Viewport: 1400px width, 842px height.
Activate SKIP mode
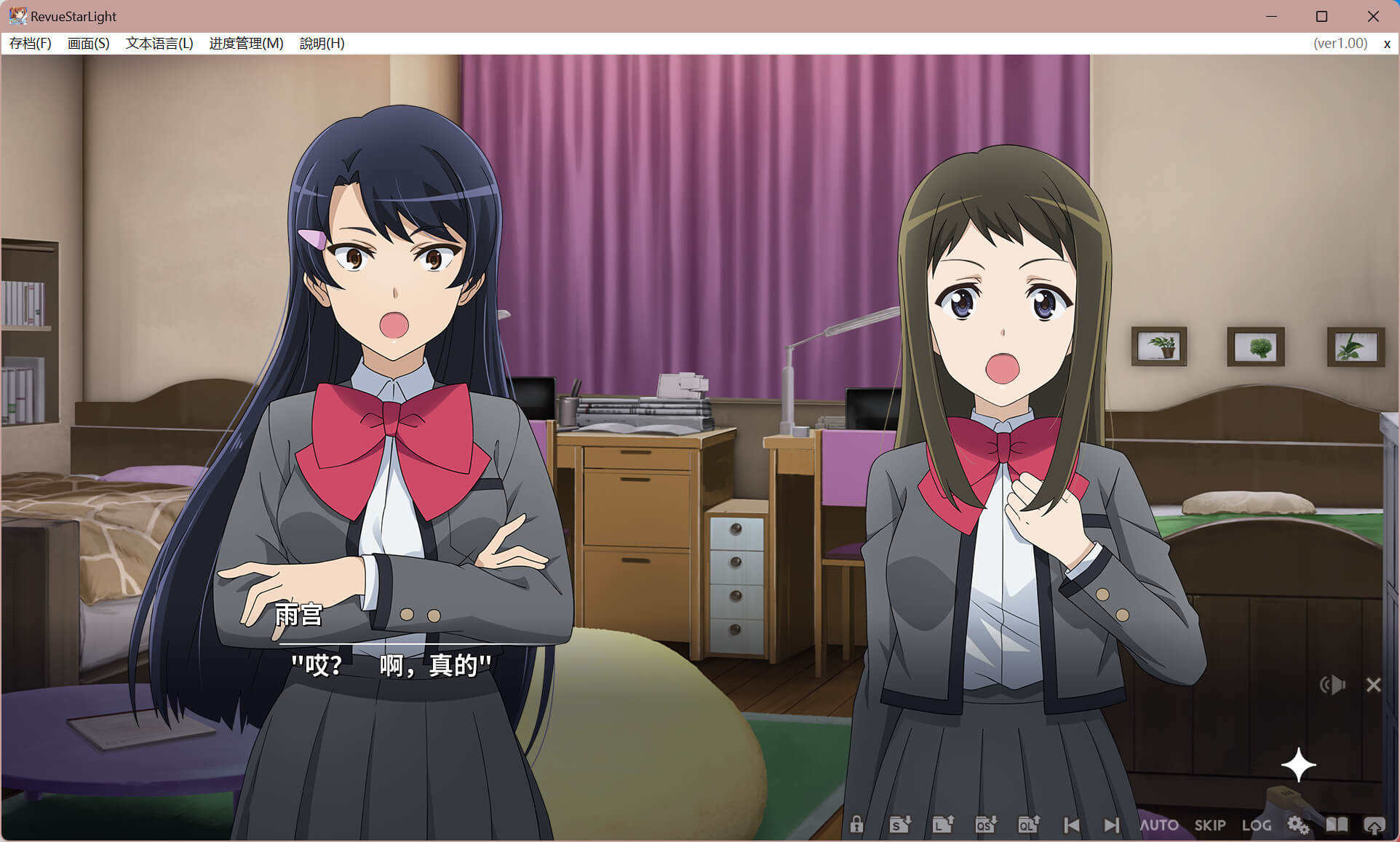[1210, 825]
